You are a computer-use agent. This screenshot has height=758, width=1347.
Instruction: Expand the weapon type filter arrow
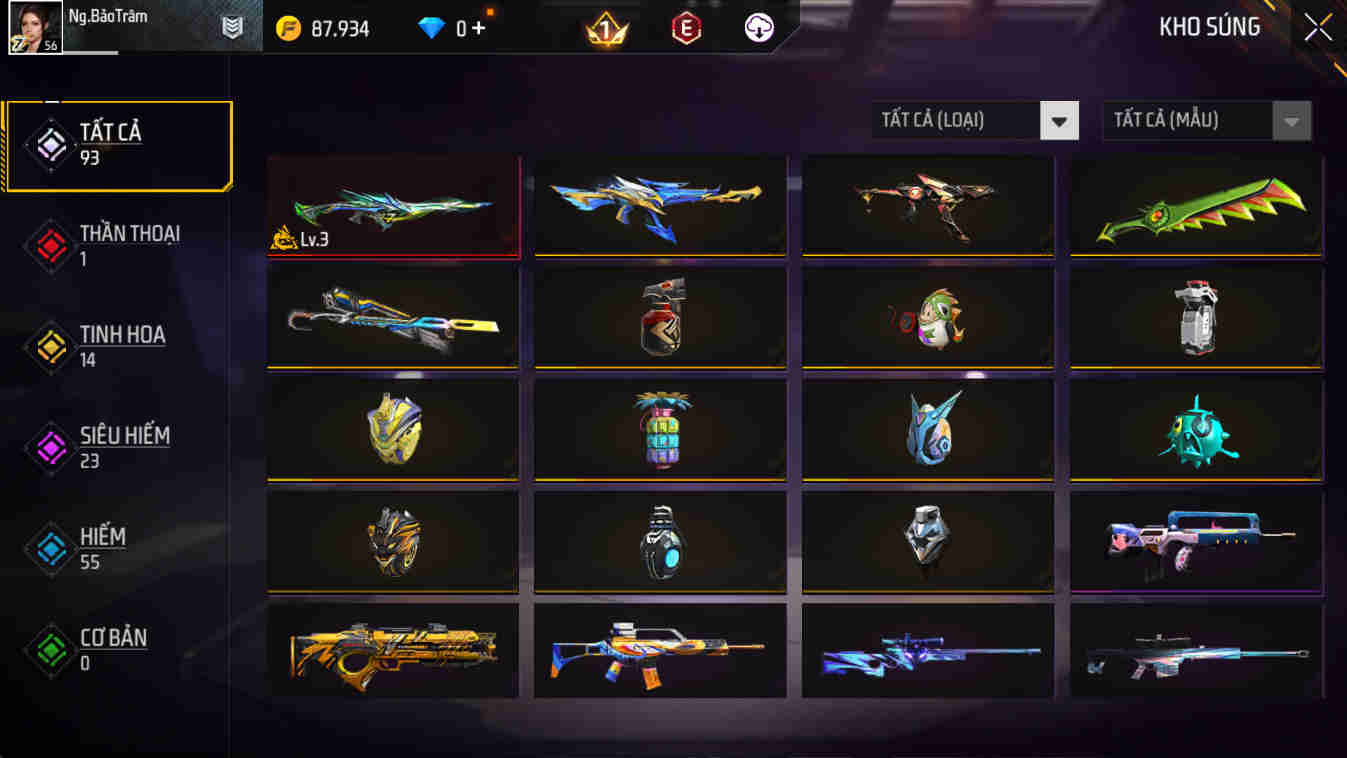pyautogui.click(x=1060, y=120)
